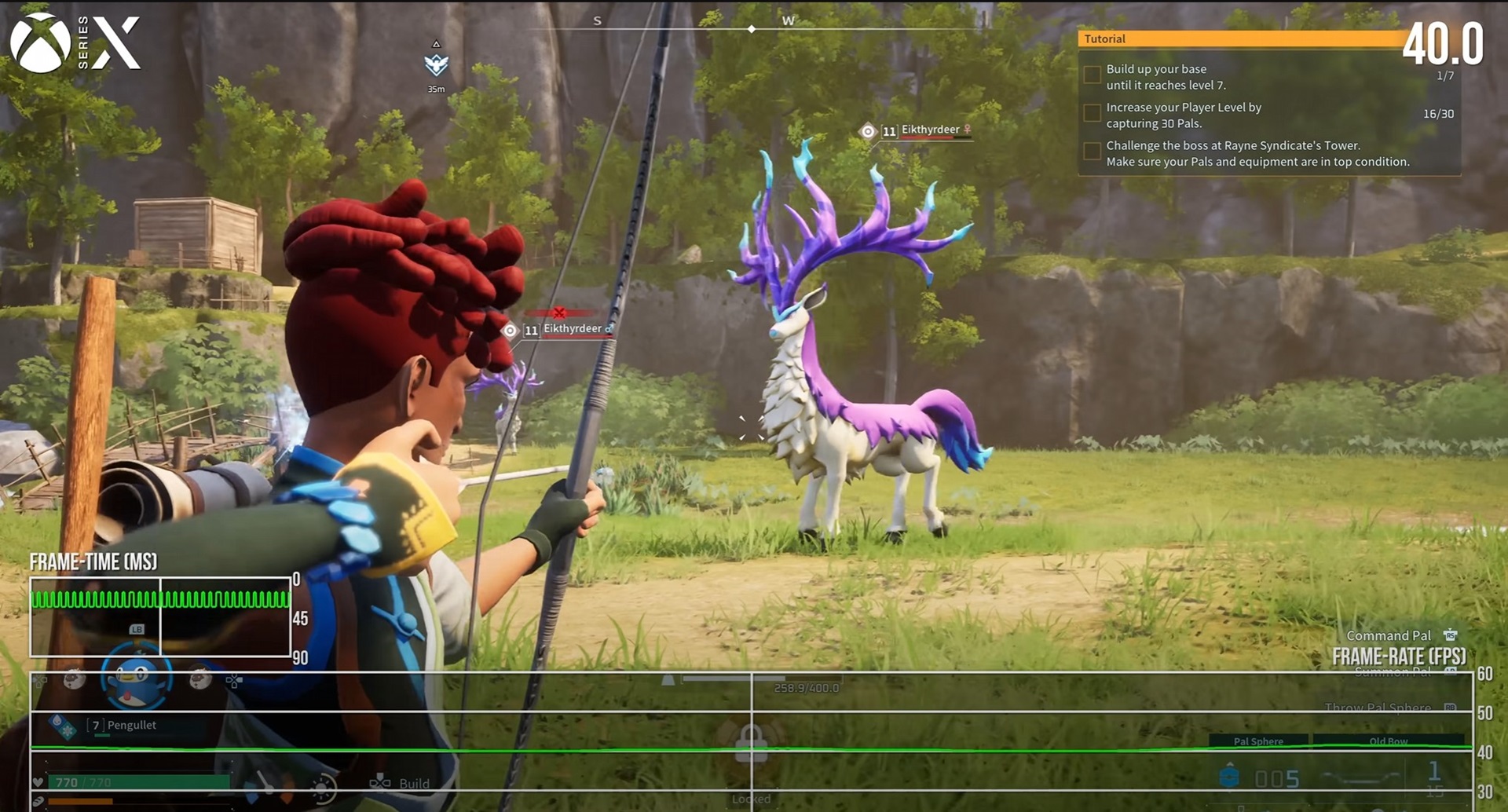Image resolution: width=1508 pixels, height=812 pixels.
Task: Choose the Old Bow weapon slot
Action: pos(1388,741)
